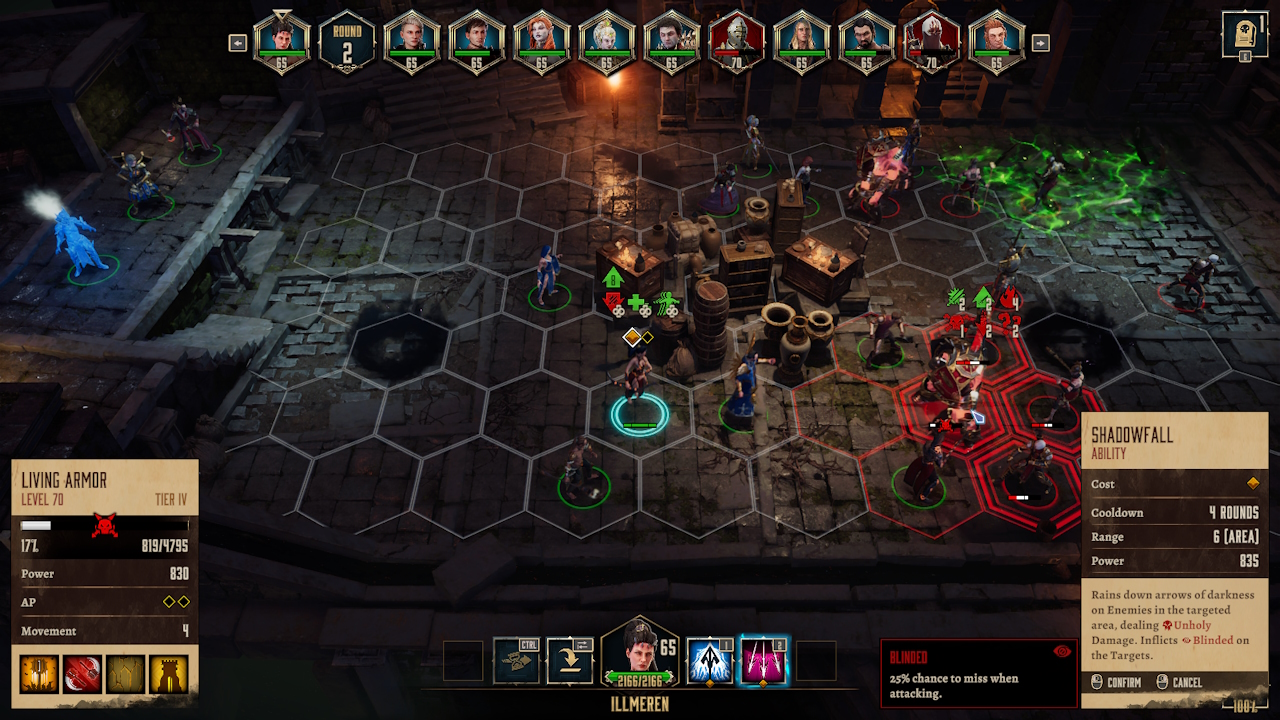Open the skull scroll log in corner
Image resolution: width=1280 pixels, height=720 pixels.
point(1245,35)
